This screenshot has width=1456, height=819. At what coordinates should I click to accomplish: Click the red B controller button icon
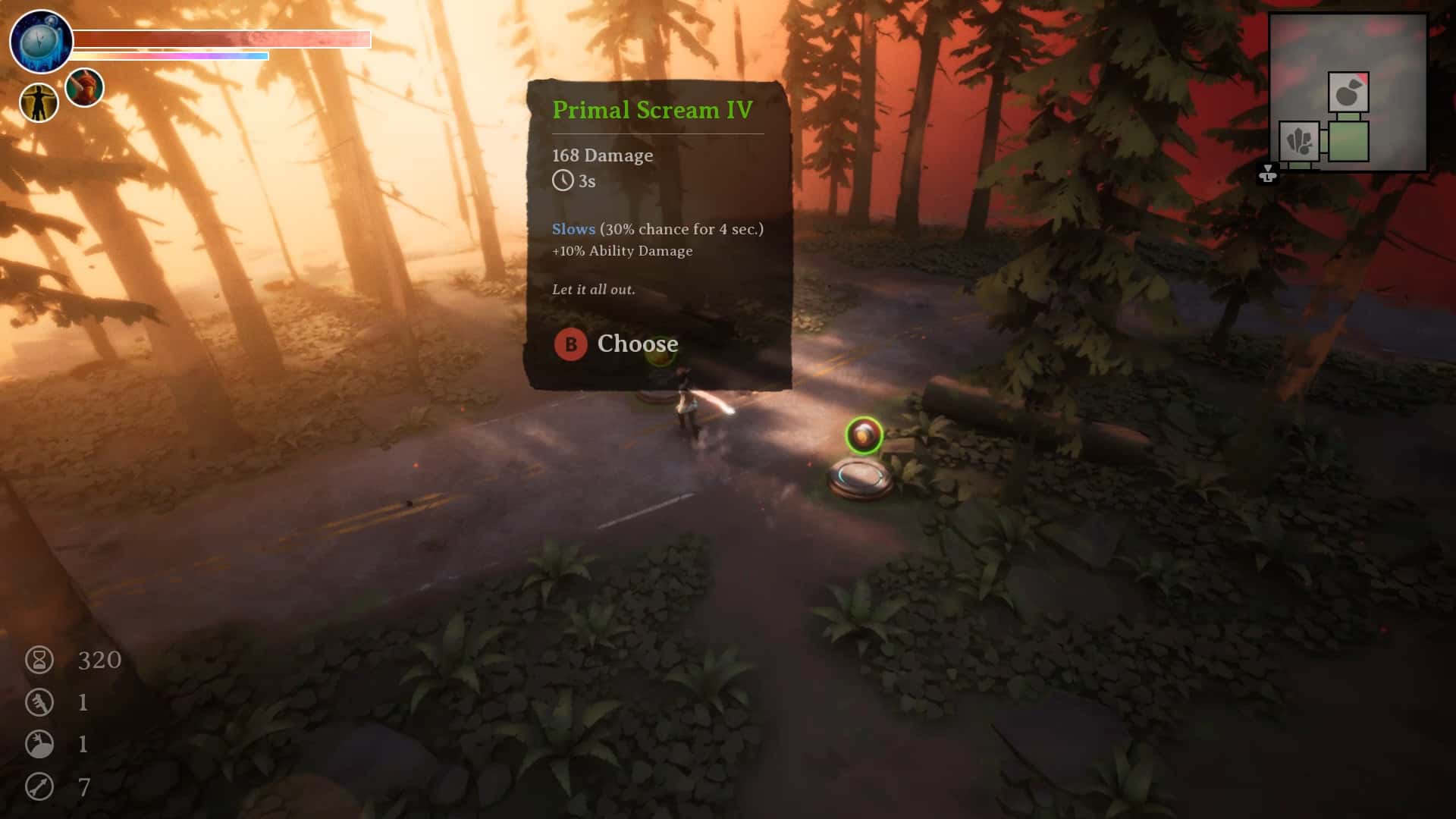(570, 344)
